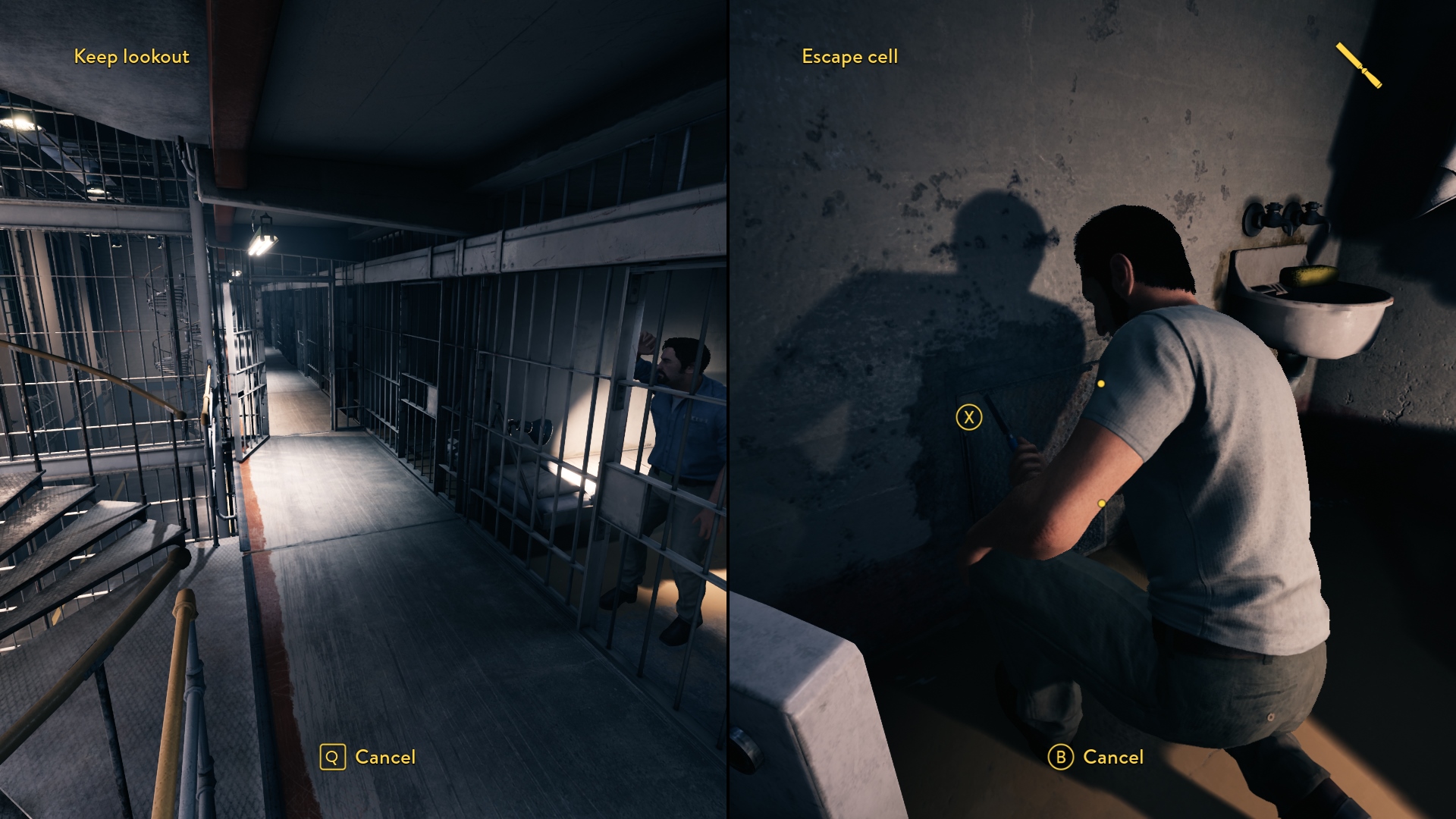The height and width of the screenshot is (819, 1456).
Task: Switch to the Keep lookout panel
Action: point(364,409)
